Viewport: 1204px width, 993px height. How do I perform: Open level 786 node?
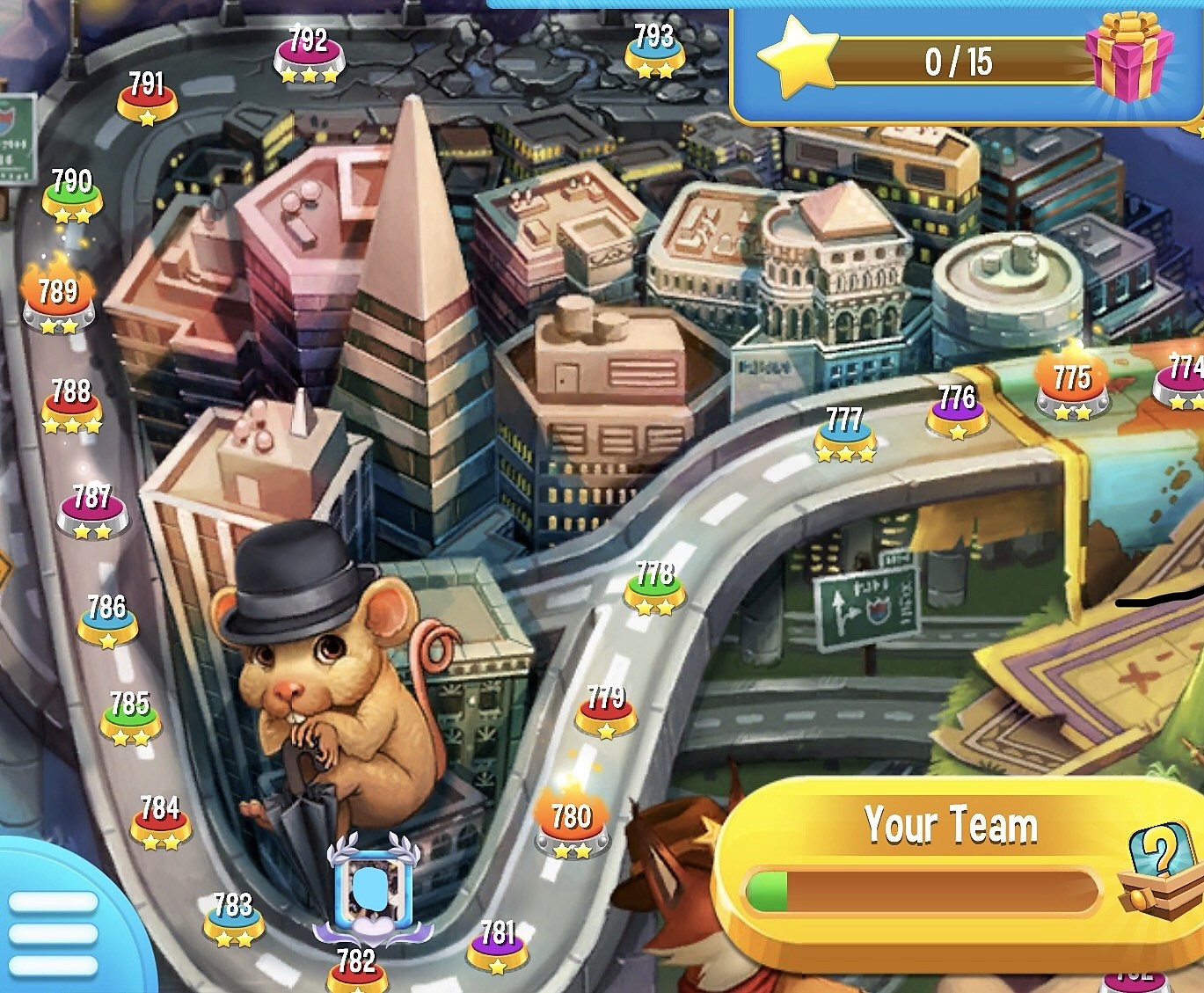coord(107,618)
